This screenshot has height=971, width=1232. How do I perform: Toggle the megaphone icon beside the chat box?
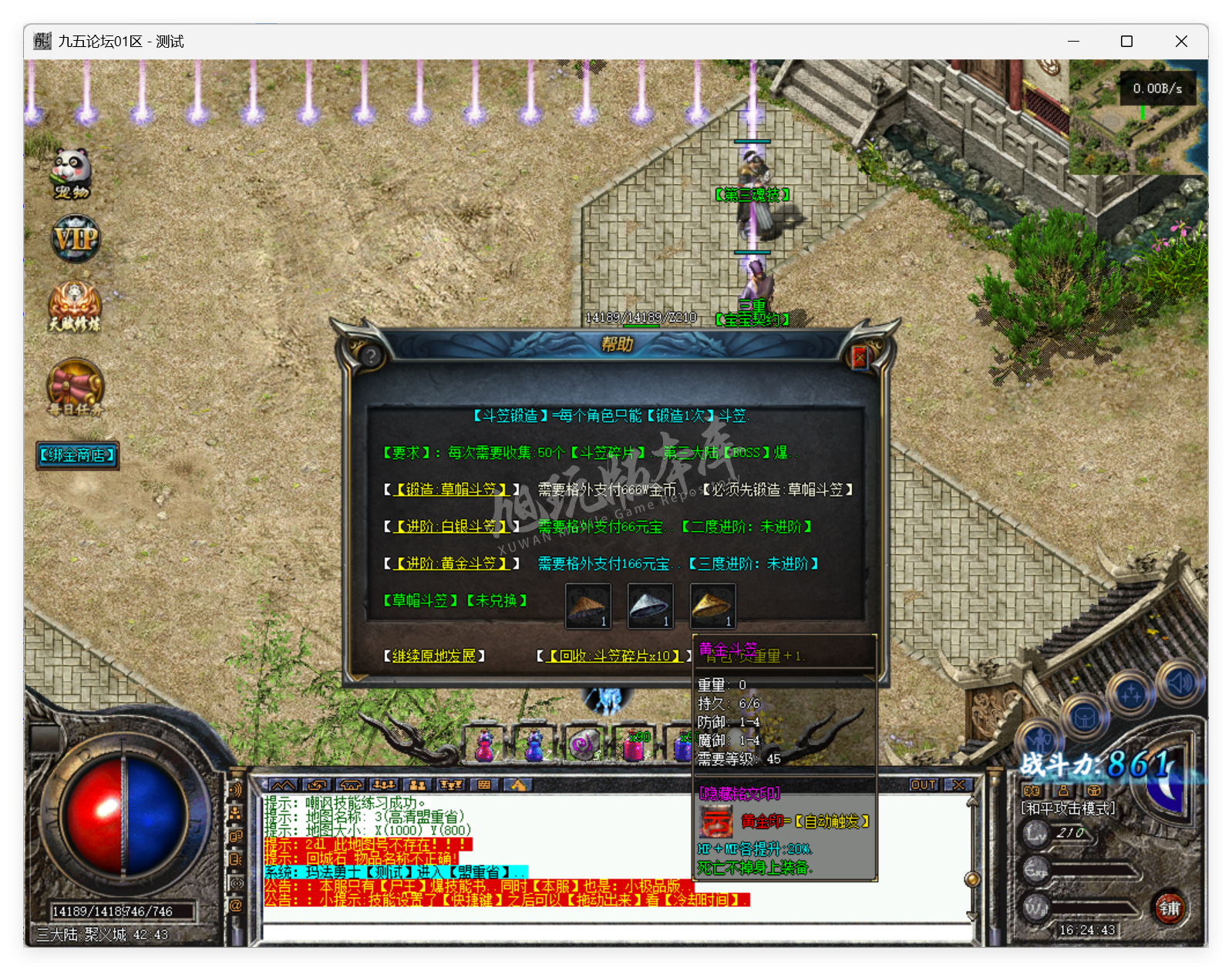click(x=236, y=788)
